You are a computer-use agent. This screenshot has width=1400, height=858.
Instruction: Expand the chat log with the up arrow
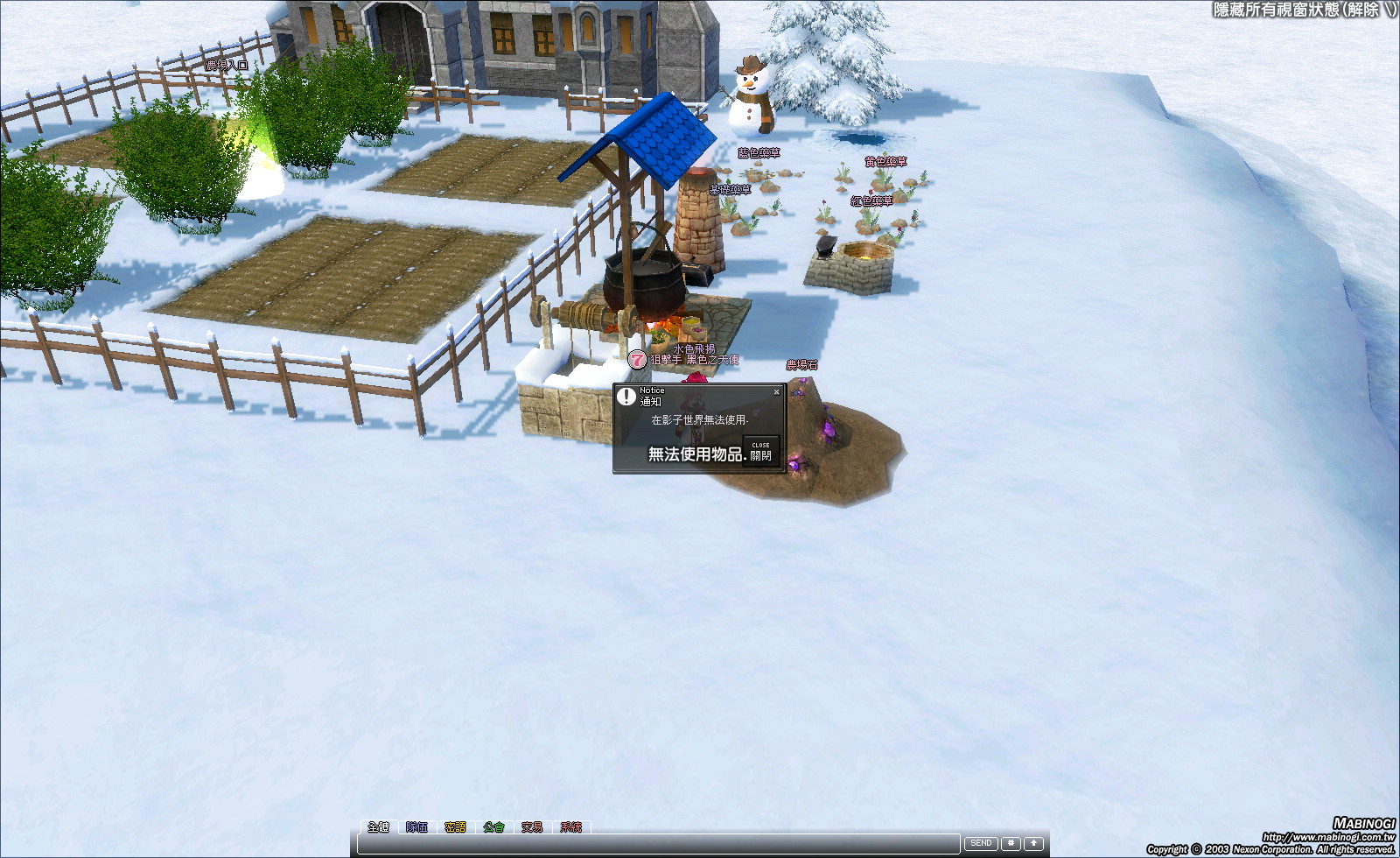point(1033,843)
